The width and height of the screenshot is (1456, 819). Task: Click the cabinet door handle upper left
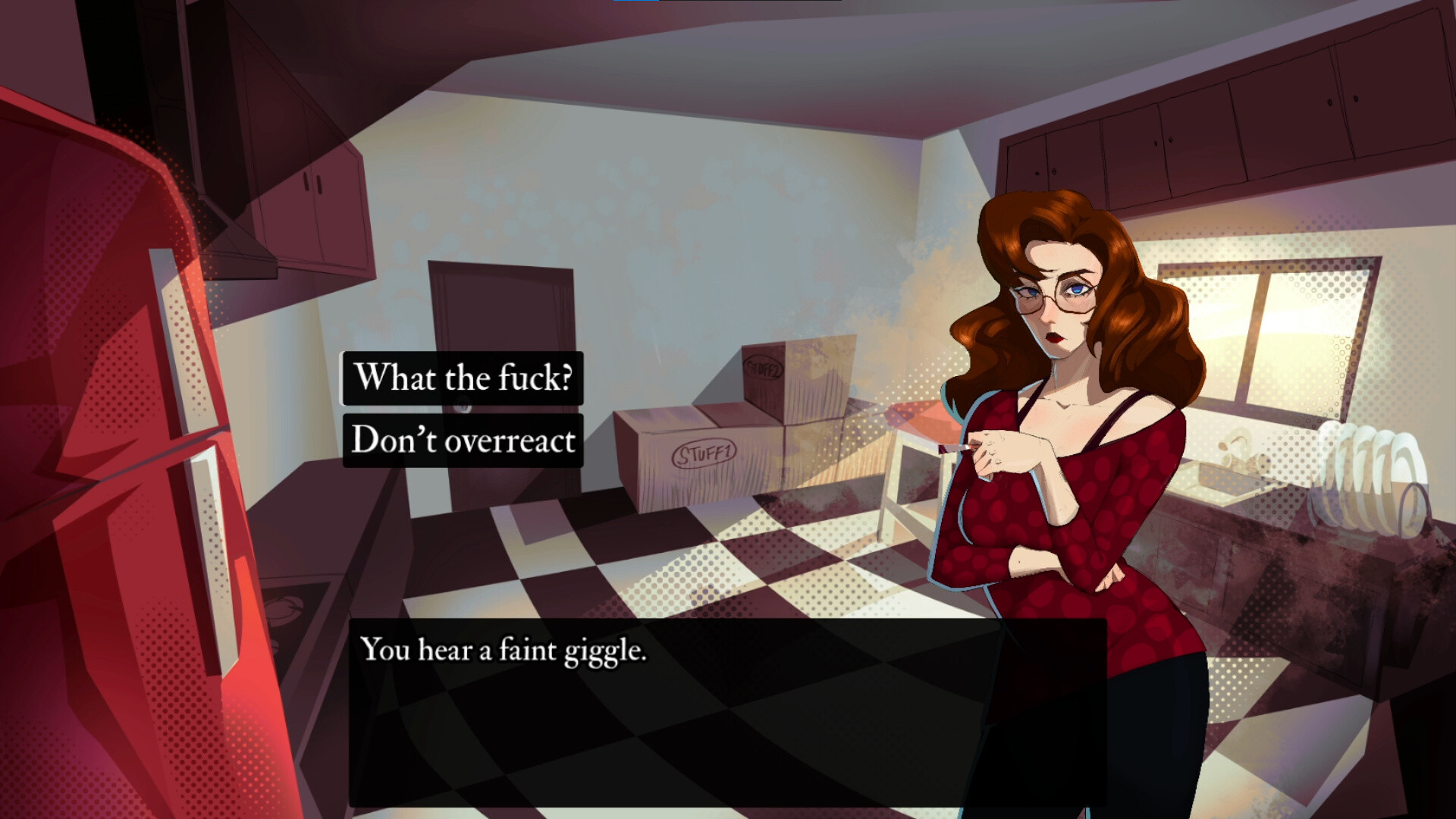[x=311, y=182]
